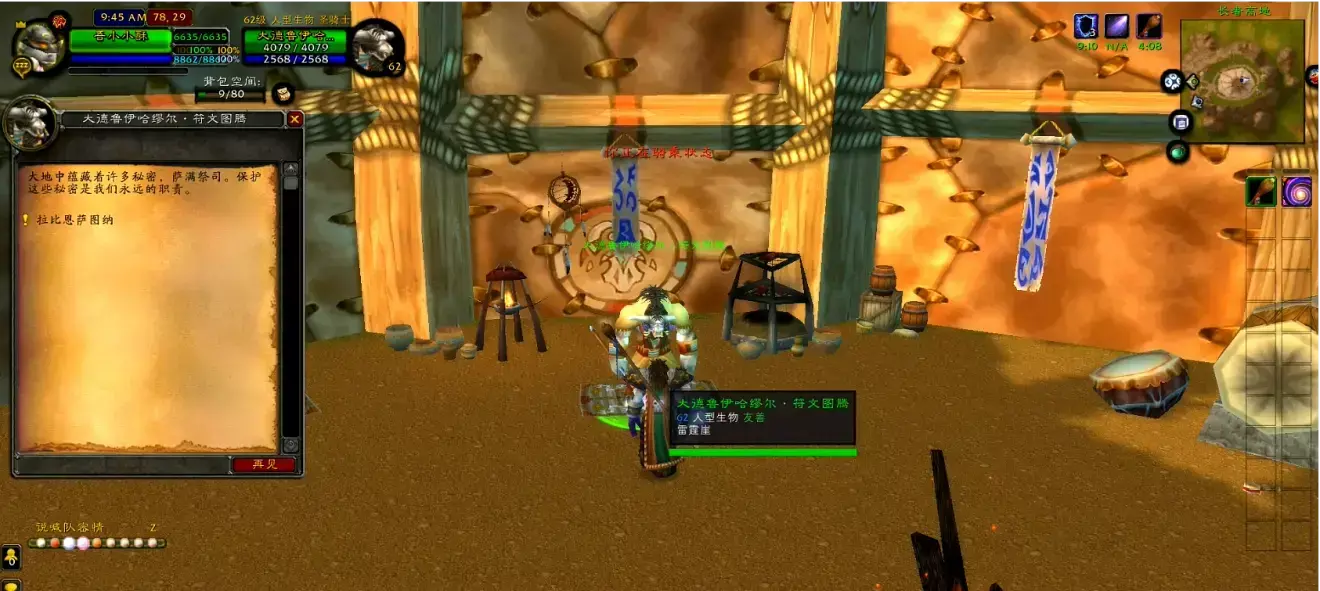Viewport: 1320px width, 591px height.
Task: Click the gossip window scroll-up arrow
Action: pos(291,169)
